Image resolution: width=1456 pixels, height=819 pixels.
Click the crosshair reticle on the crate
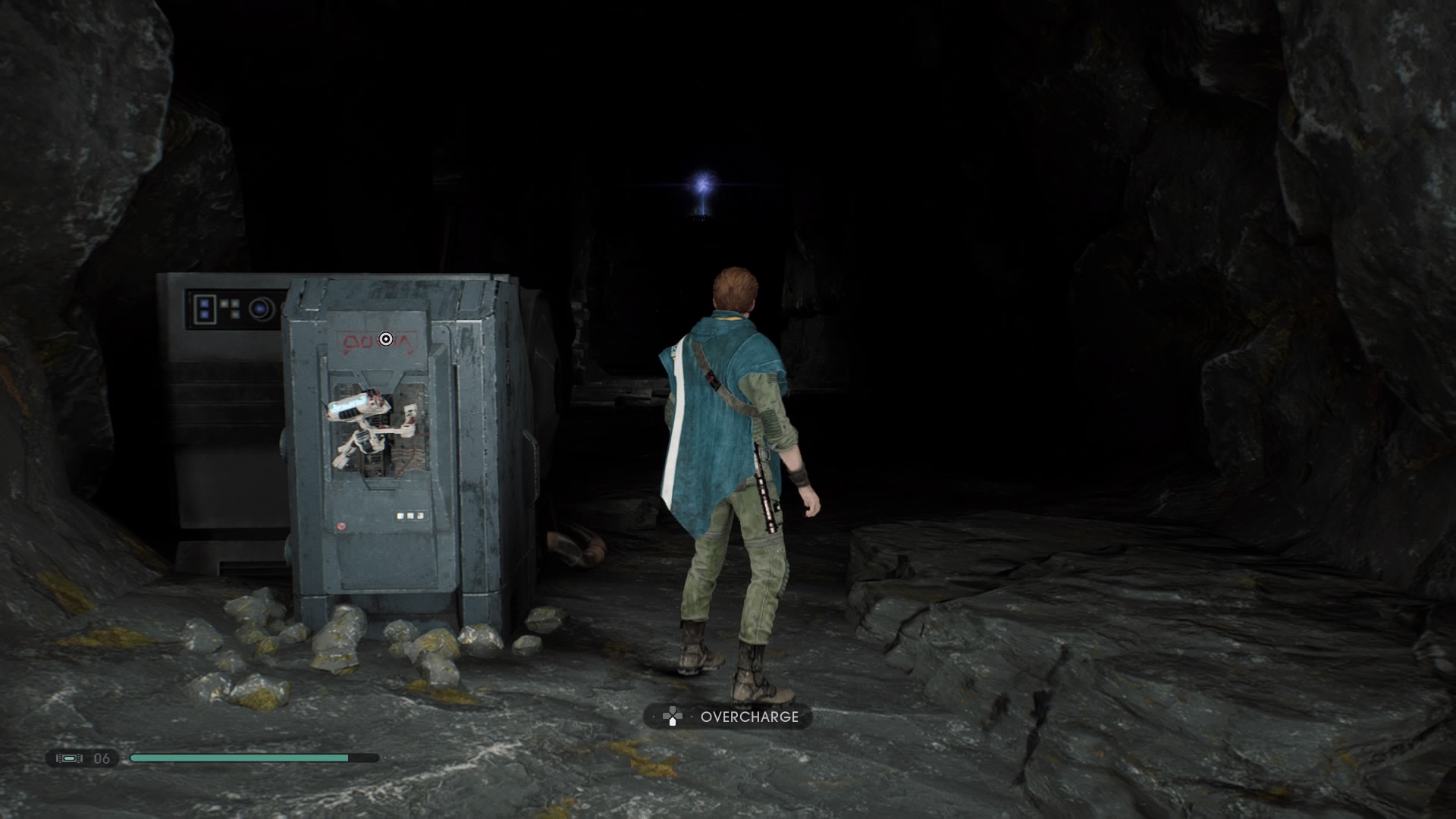[x=386, y=339]
